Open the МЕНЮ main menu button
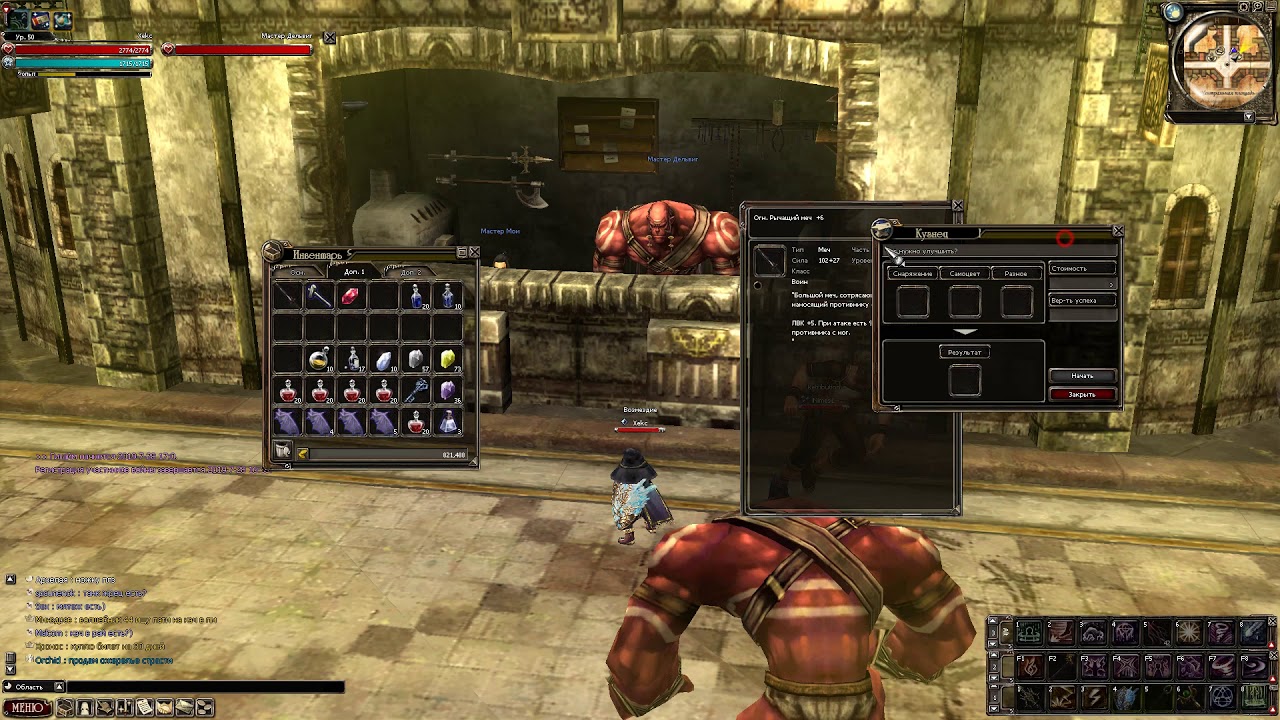Viewport: 1280px width, 720px height. (x=27, y=708)
